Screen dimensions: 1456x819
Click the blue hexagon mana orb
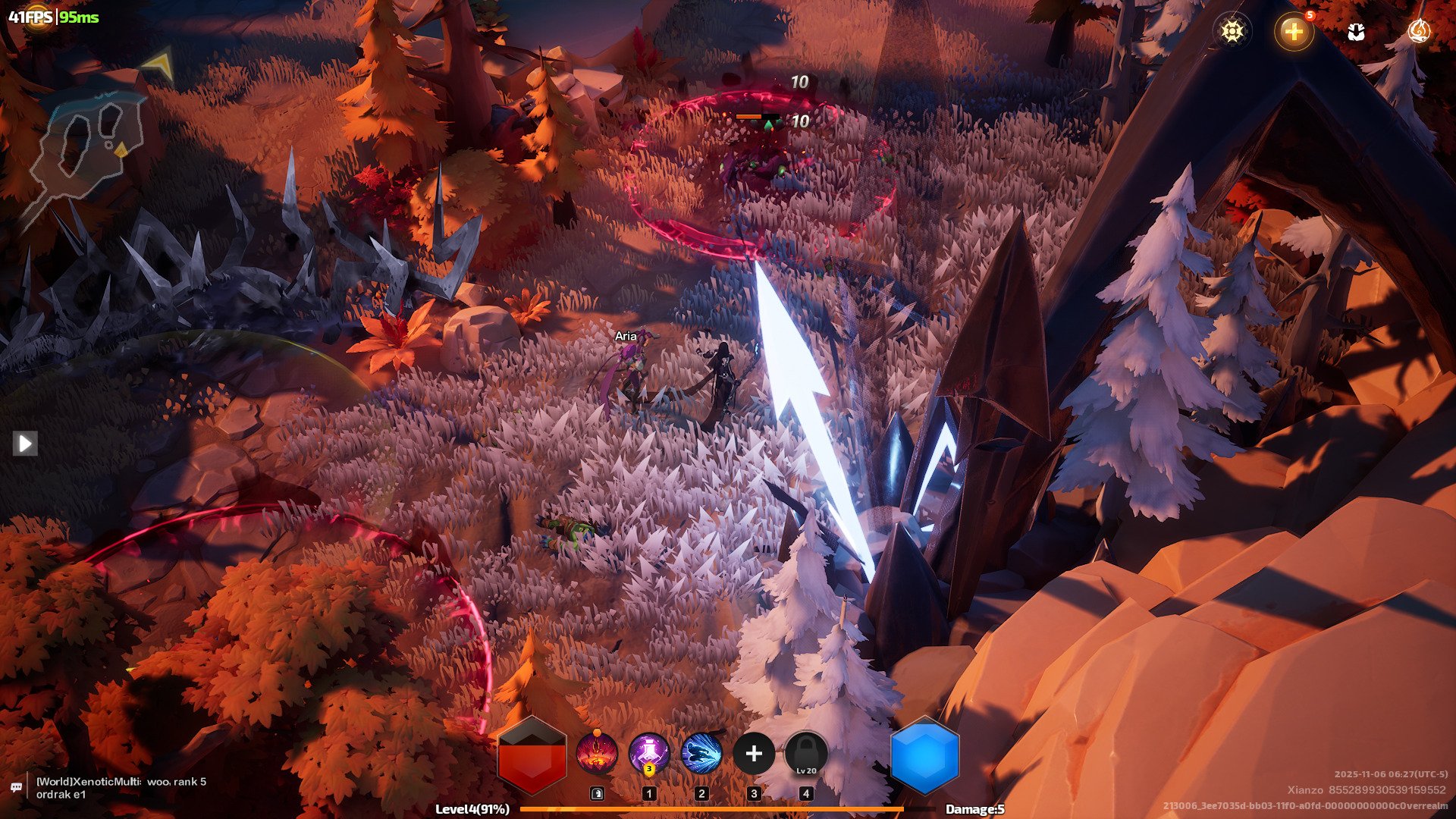click(924, 756)
